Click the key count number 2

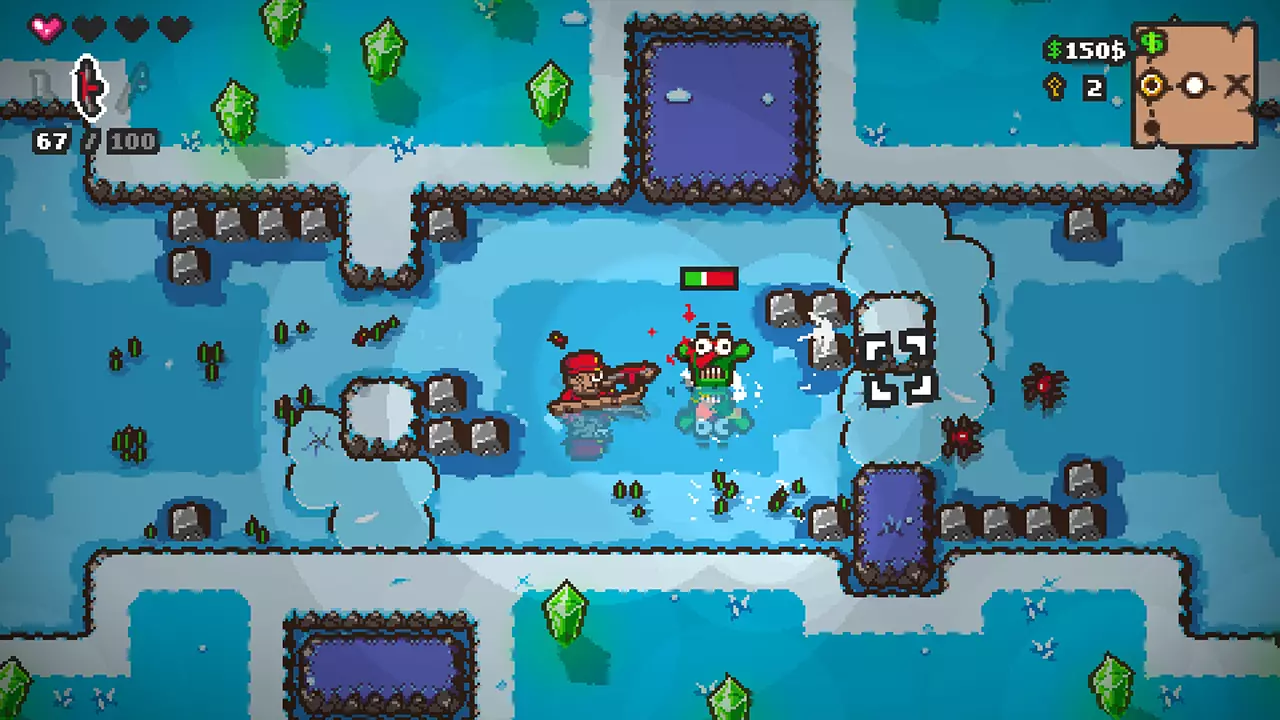[1093, 87]
